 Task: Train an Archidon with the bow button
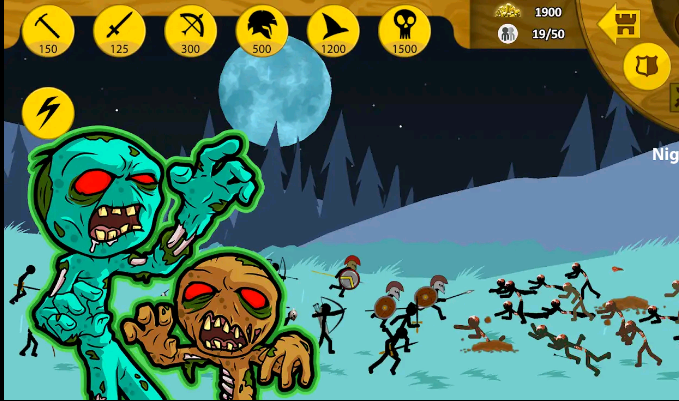point(191,30)
